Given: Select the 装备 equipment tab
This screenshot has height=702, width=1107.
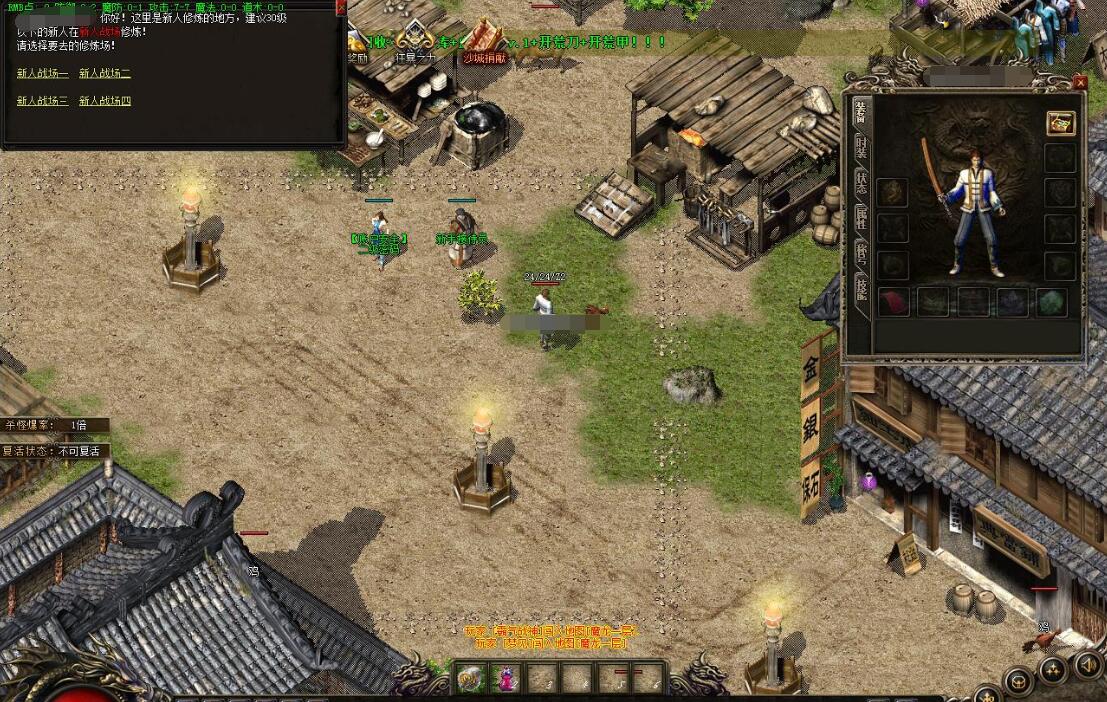Looking at the screenshot, I should coord(860,113).
